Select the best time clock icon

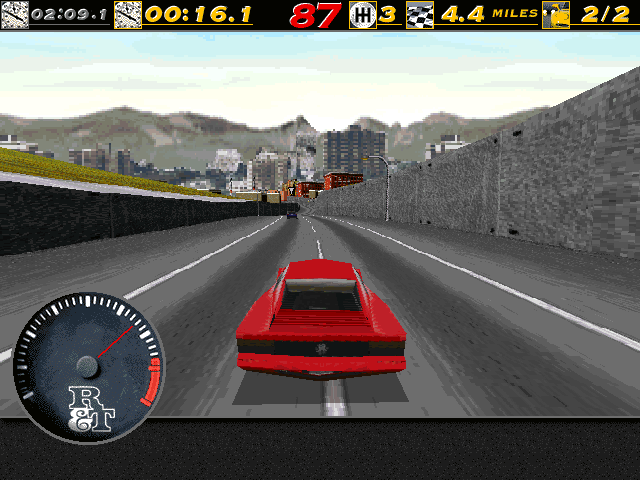tap(15, 15)
